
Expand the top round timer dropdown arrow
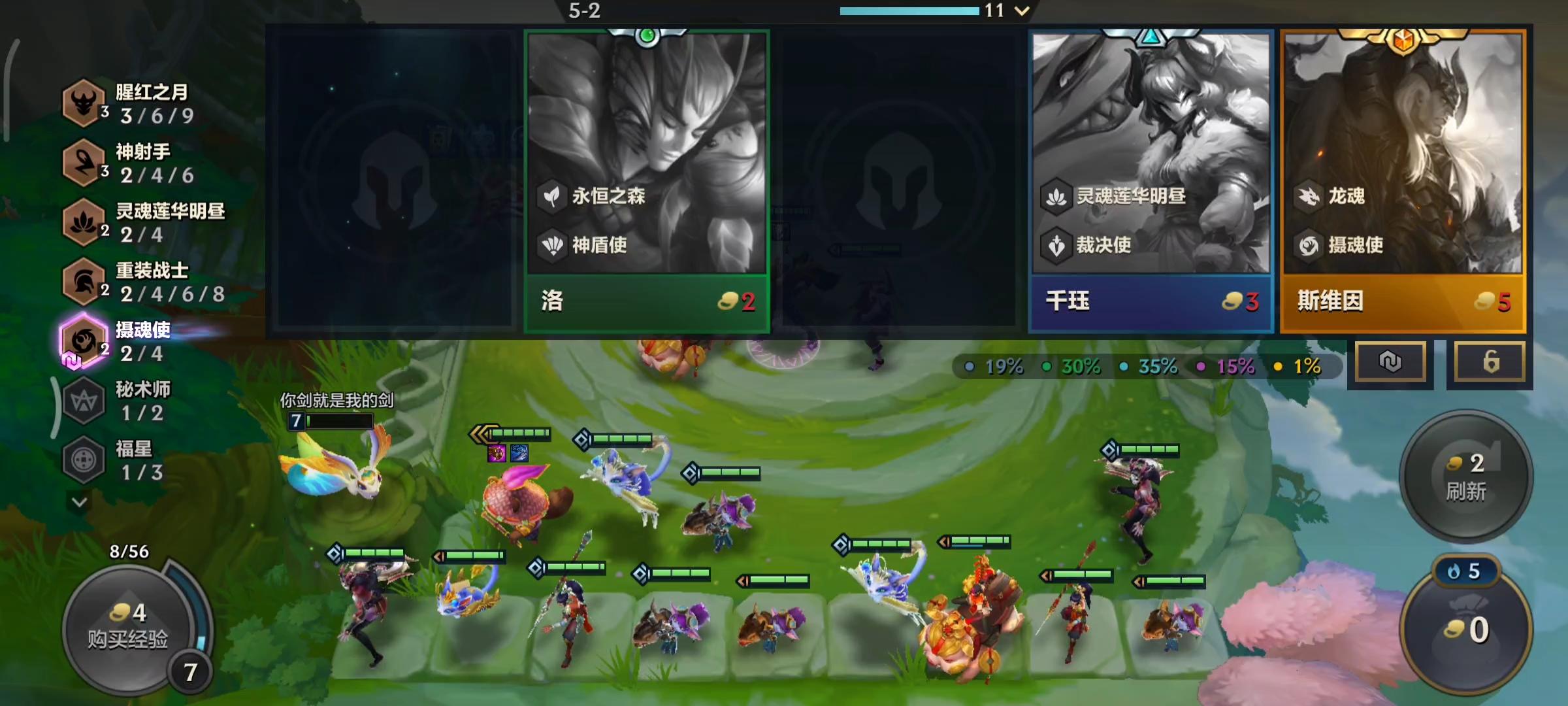click(1022, 10)
